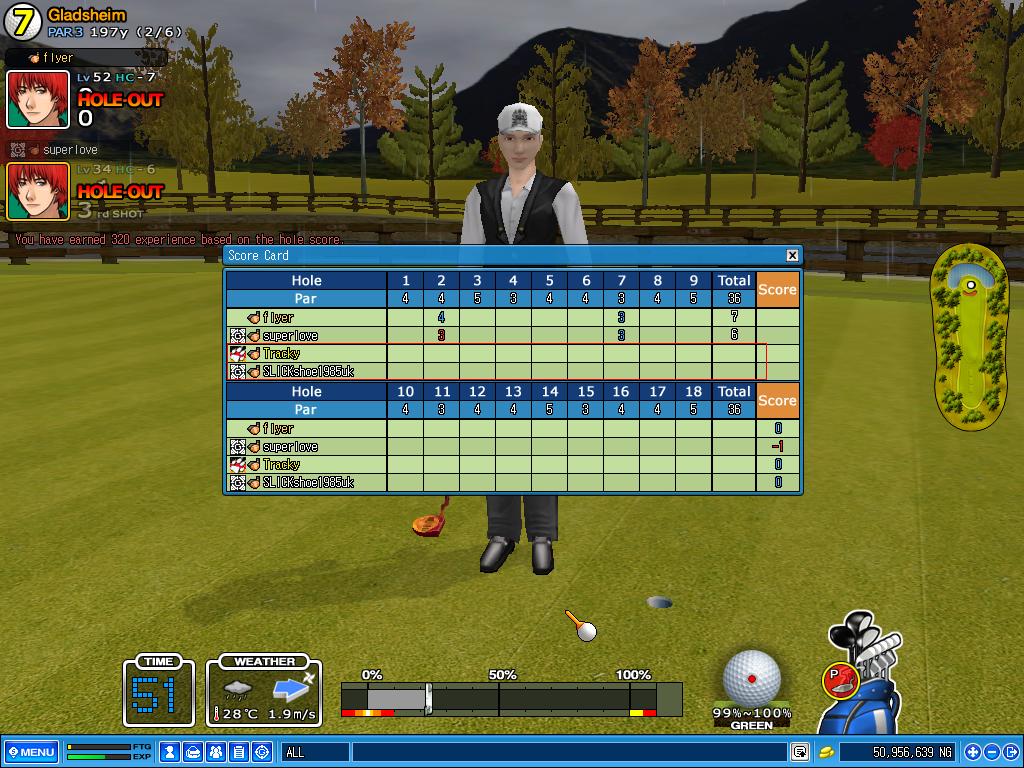Open the main MENU button
1024x768 pixels.
31,752
